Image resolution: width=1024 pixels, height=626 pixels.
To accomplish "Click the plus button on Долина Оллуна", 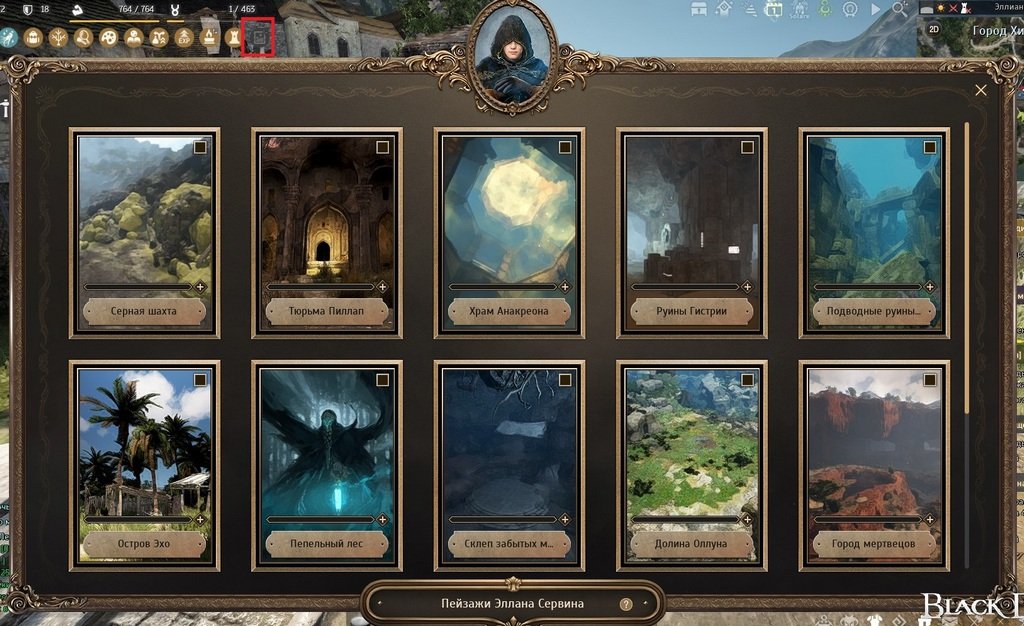I will pos(747,520).
